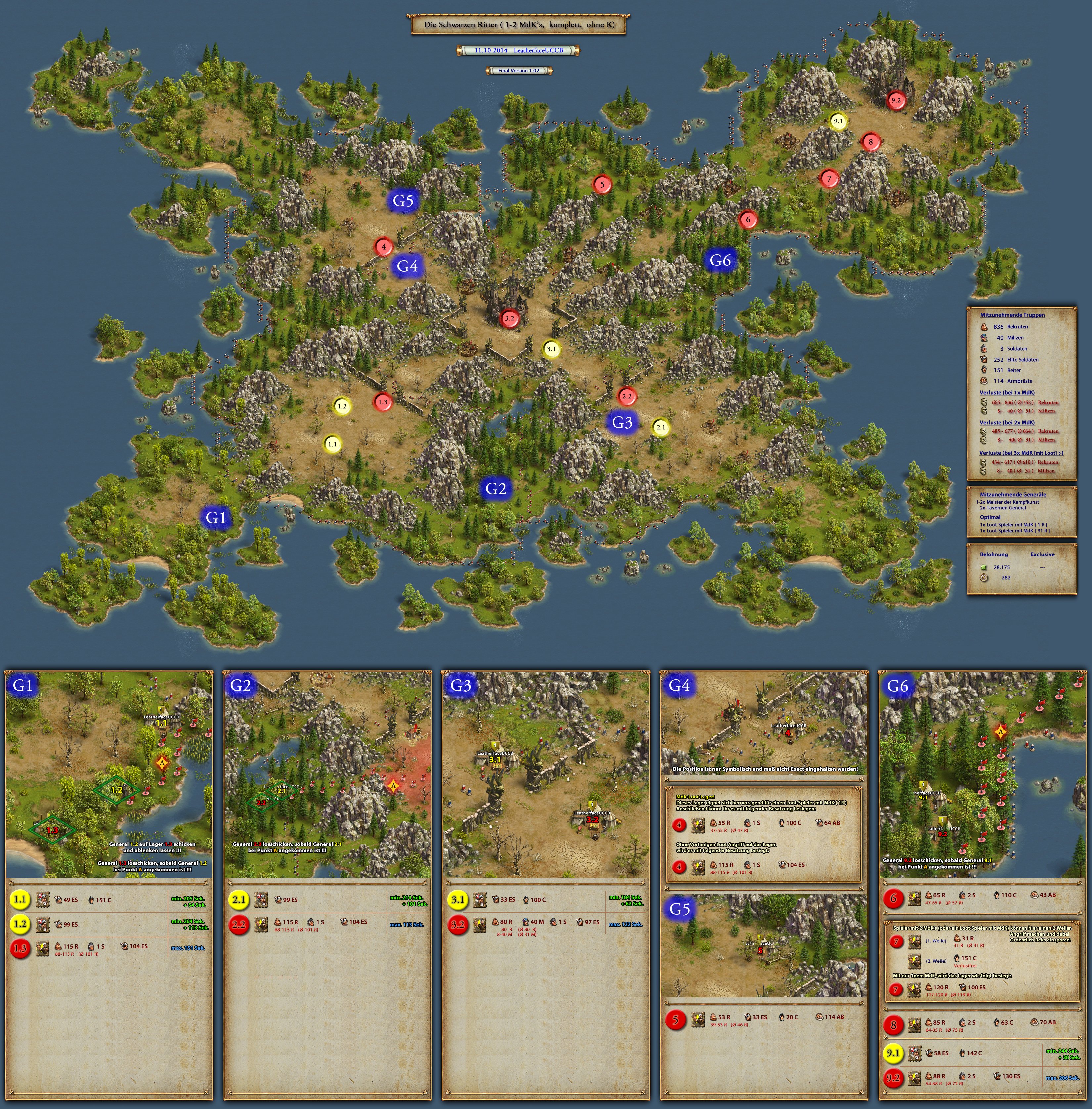Select red camp marker 2.2 on the overview map

tap(626, 396)
